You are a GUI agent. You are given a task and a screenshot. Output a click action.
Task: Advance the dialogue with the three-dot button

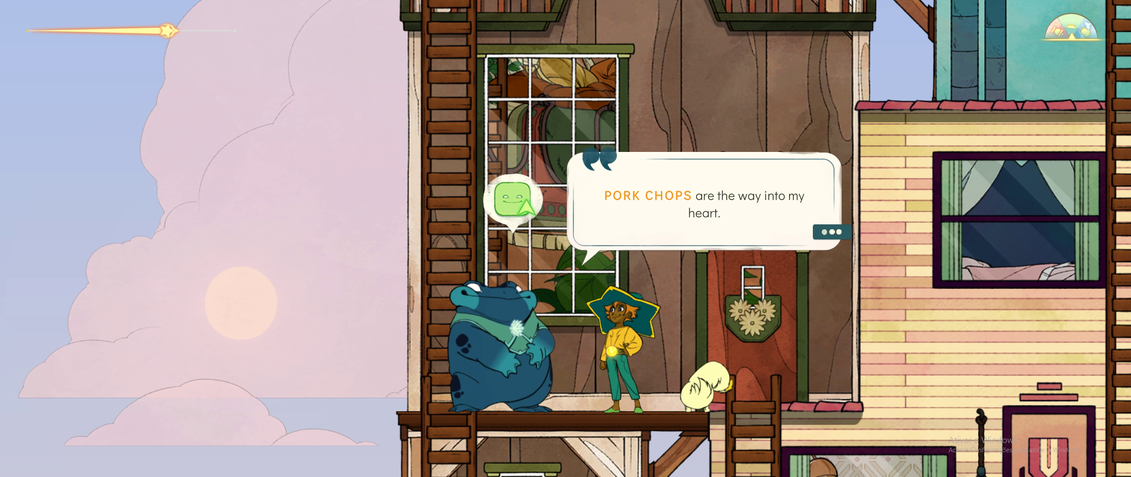click(x=831, y=232)
